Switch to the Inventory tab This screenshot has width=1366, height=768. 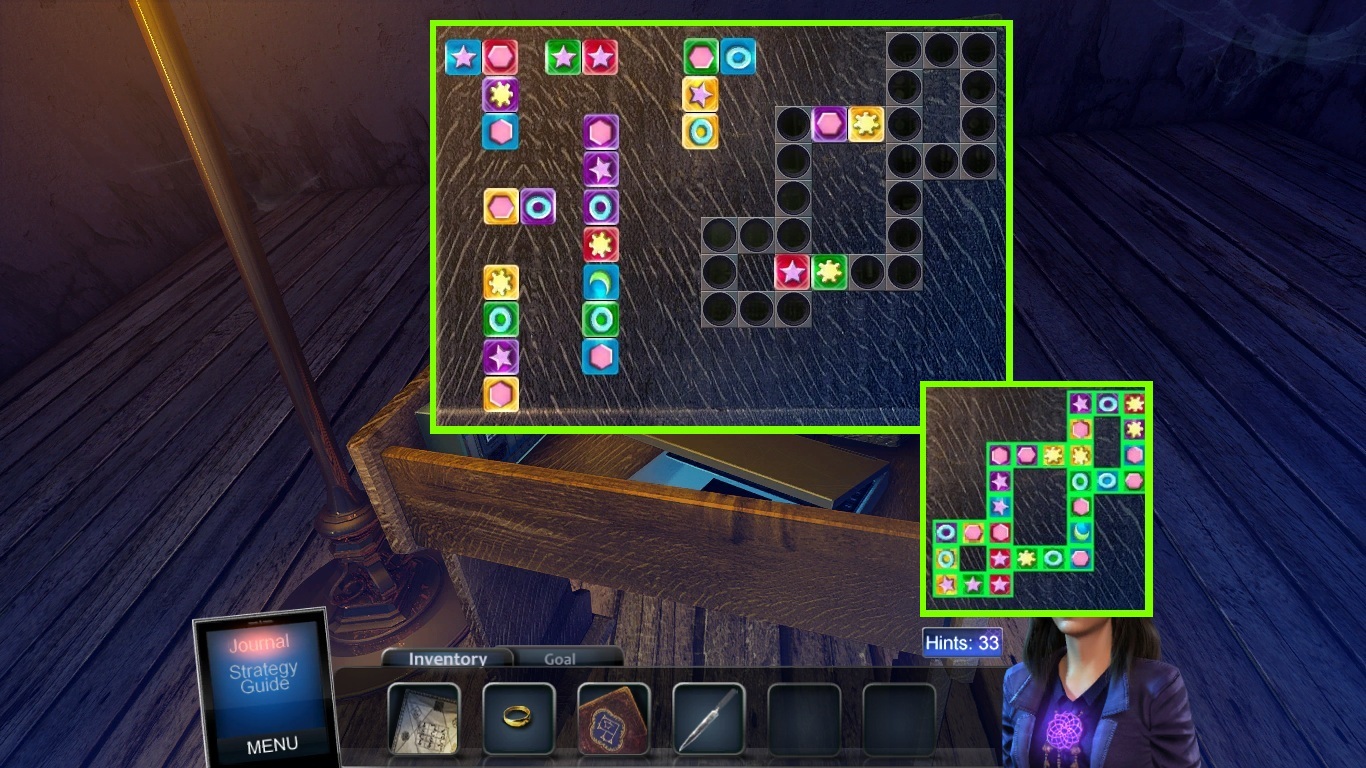446,659
